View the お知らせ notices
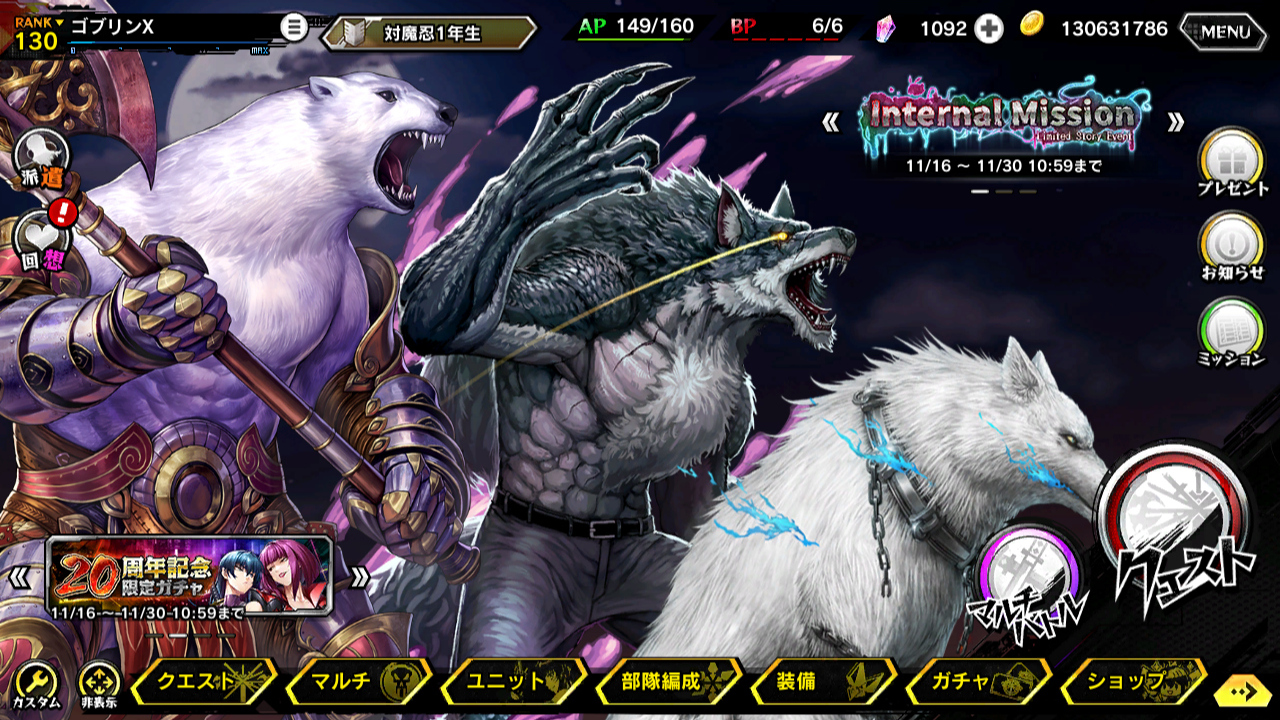 pyautogui.click(x=1231, y=245)
